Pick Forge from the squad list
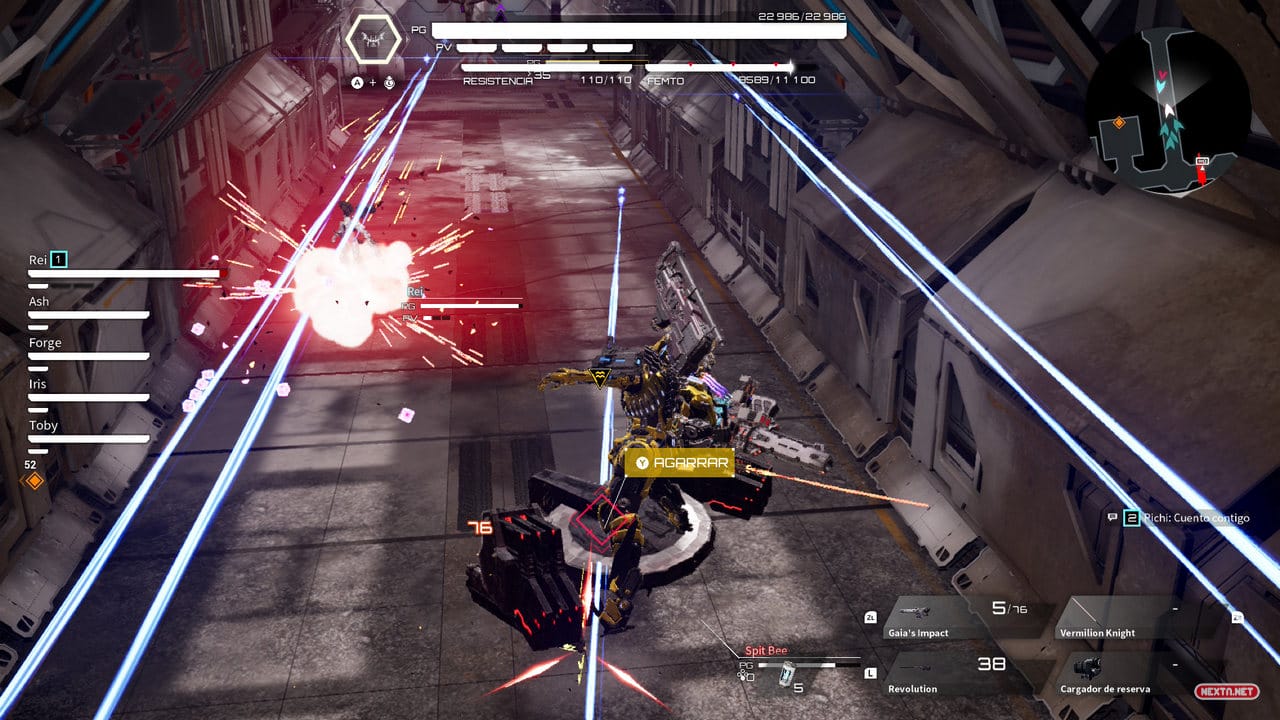This screenshot has width=1280, height=720. pos(45,343)
